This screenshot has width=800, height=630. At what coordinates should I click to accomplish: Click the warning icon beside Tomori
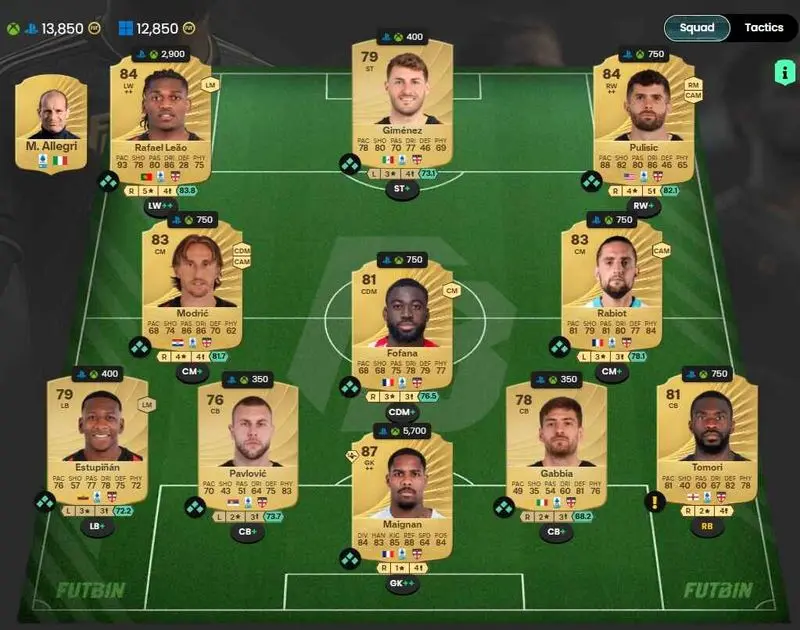point(655,502)
